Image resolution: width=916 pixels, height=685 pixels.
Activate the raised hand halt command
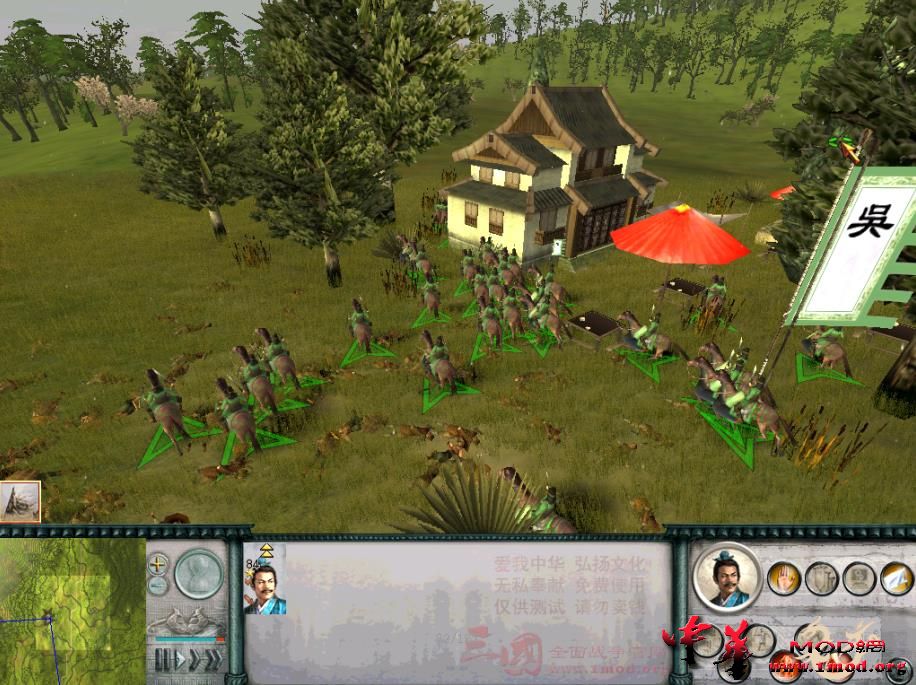point(782,578)
